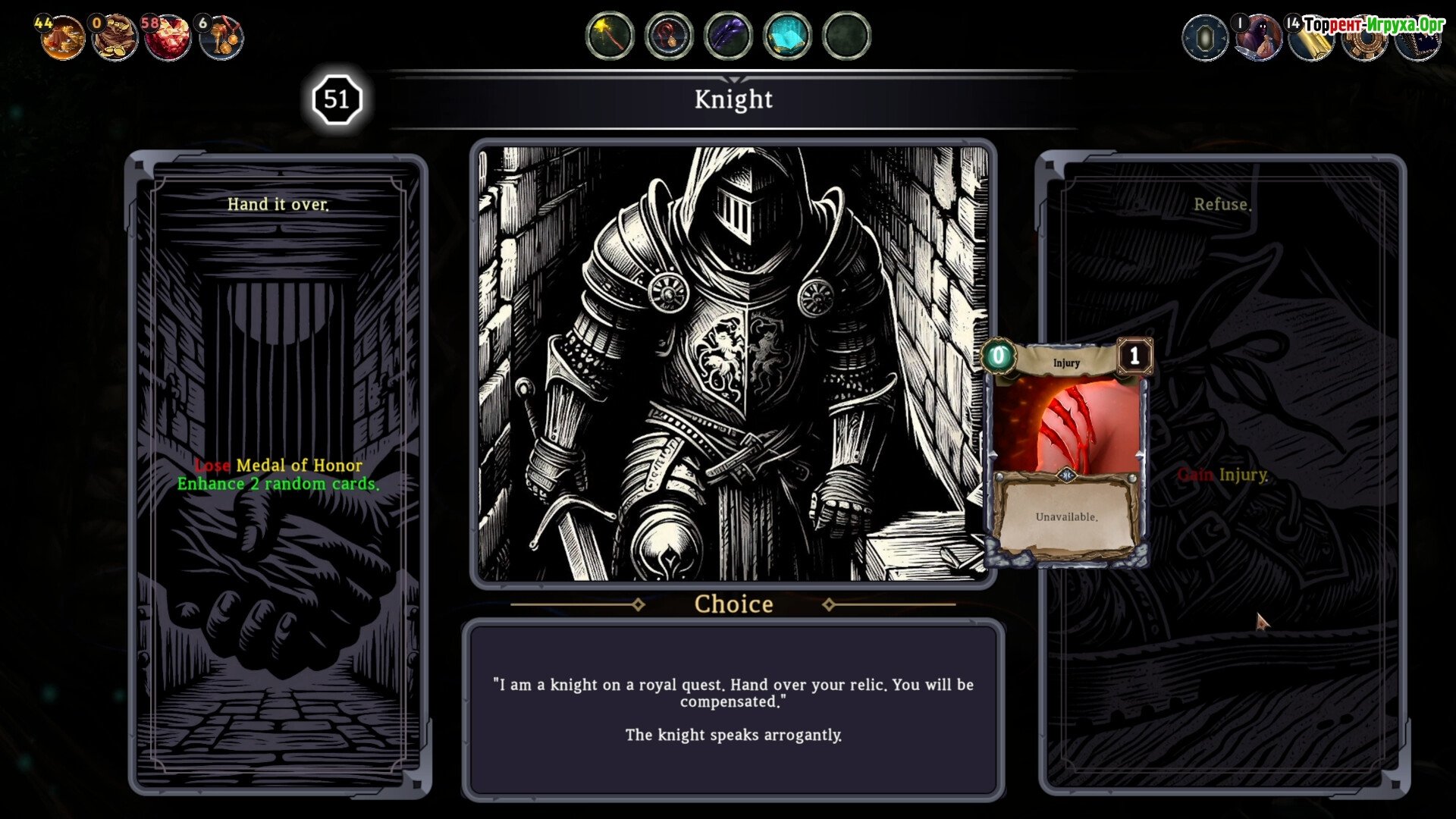Open the cogwheel settings icon
The image size is (1456, 819).
pyautogui.click(x=1363, y=42)
